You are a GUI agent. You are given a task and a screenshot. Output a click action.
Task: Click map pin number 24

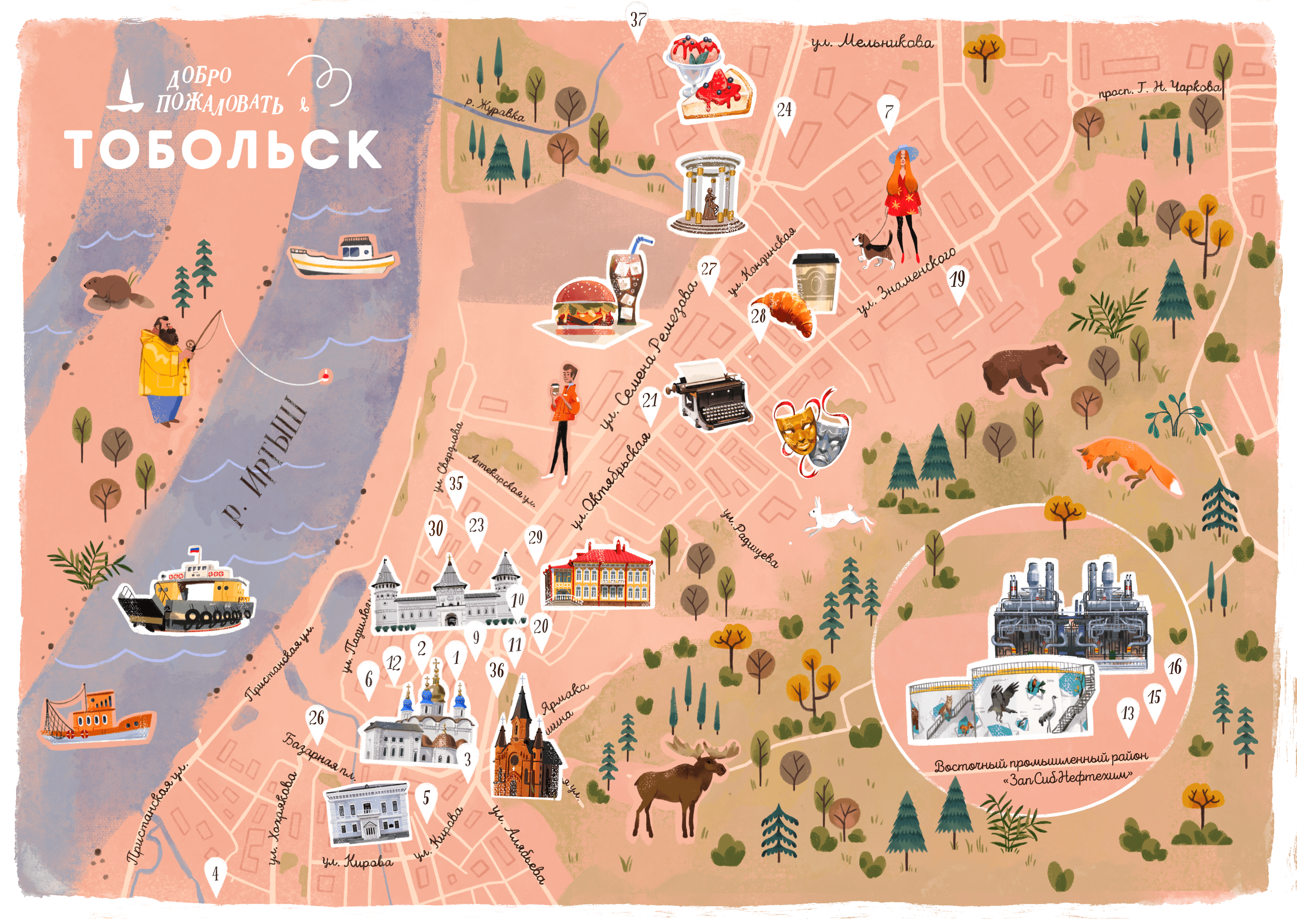tap(784, 113)
